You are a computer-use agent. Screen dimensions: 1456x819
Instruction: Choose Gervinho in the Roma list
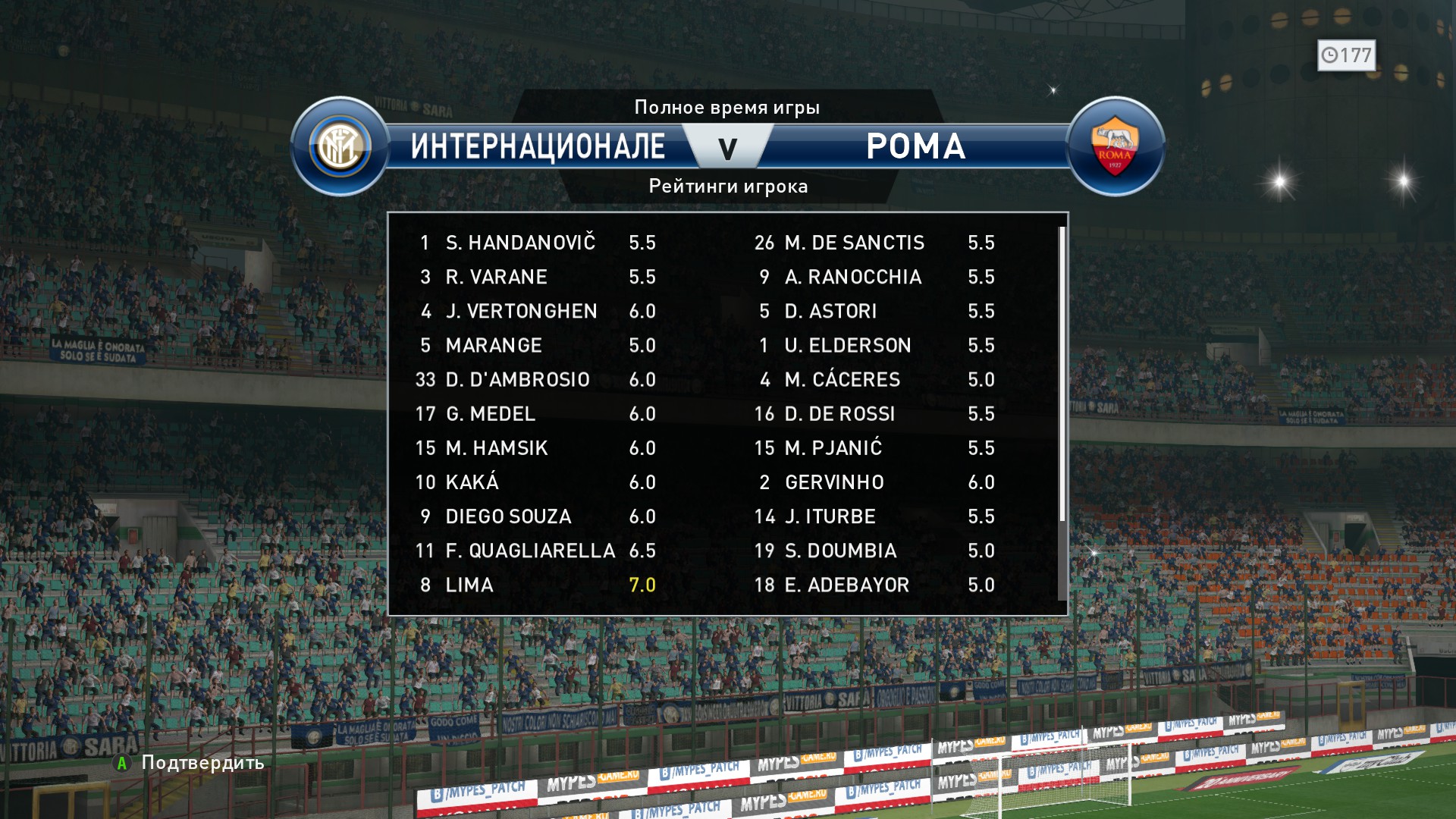834,482
